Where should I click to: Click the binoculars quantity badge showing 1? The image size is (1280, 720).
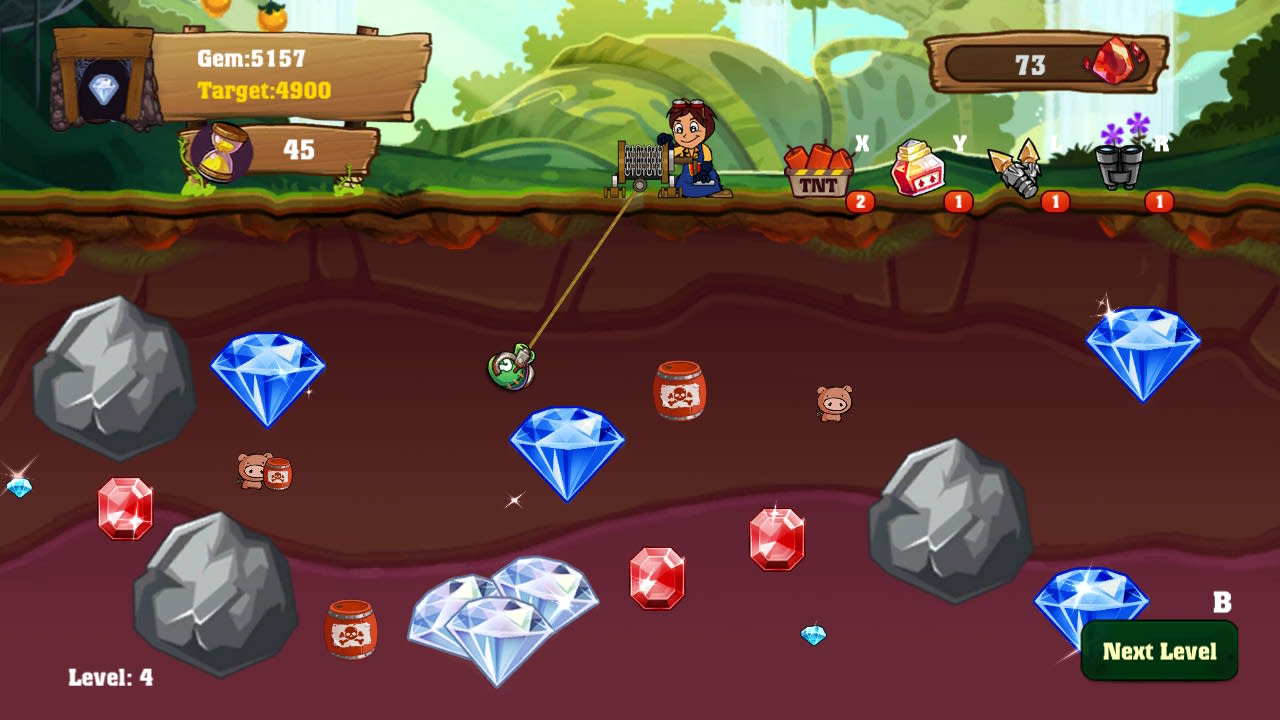[x=1160, y=199]
